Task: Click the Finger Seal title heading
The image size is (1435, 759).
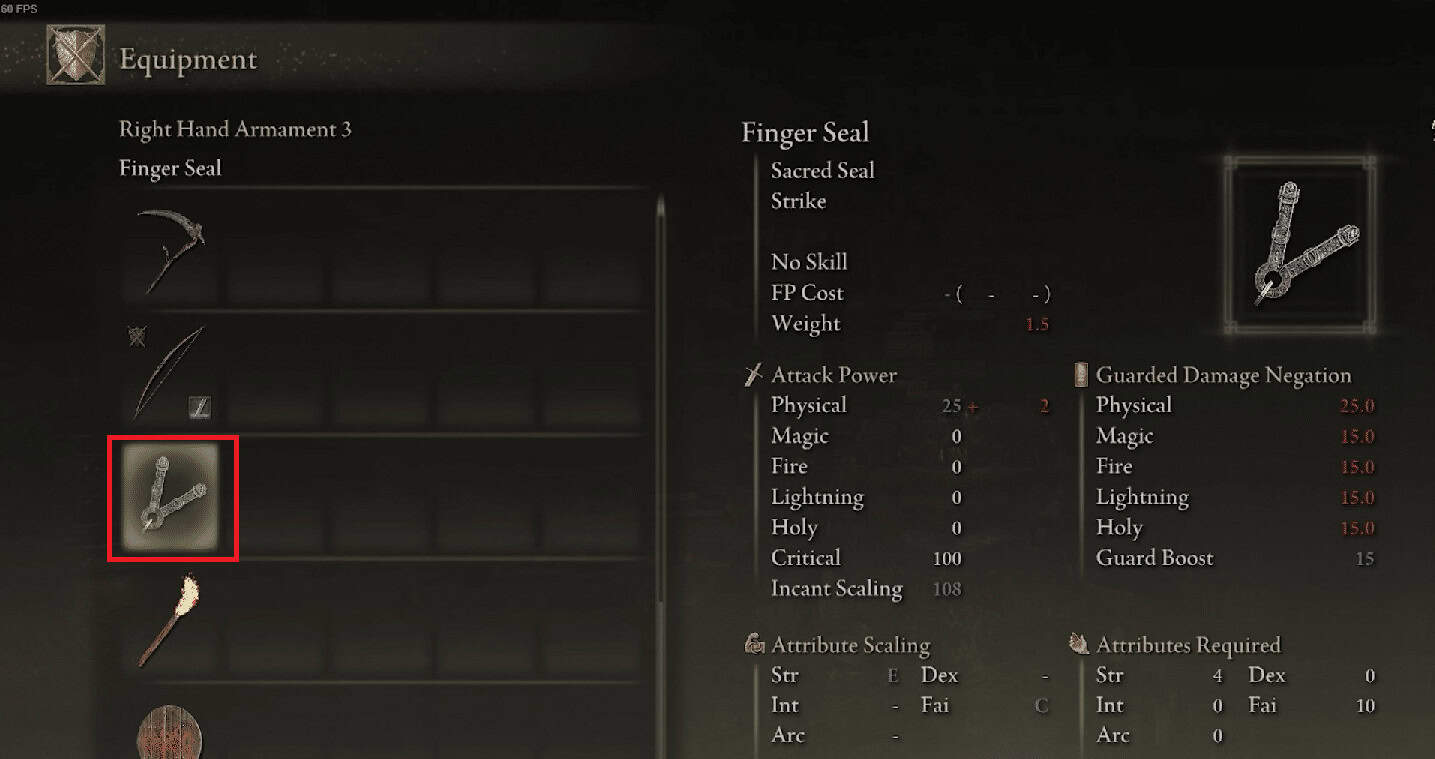Action: pyautogui.click(x=806, y=132)
